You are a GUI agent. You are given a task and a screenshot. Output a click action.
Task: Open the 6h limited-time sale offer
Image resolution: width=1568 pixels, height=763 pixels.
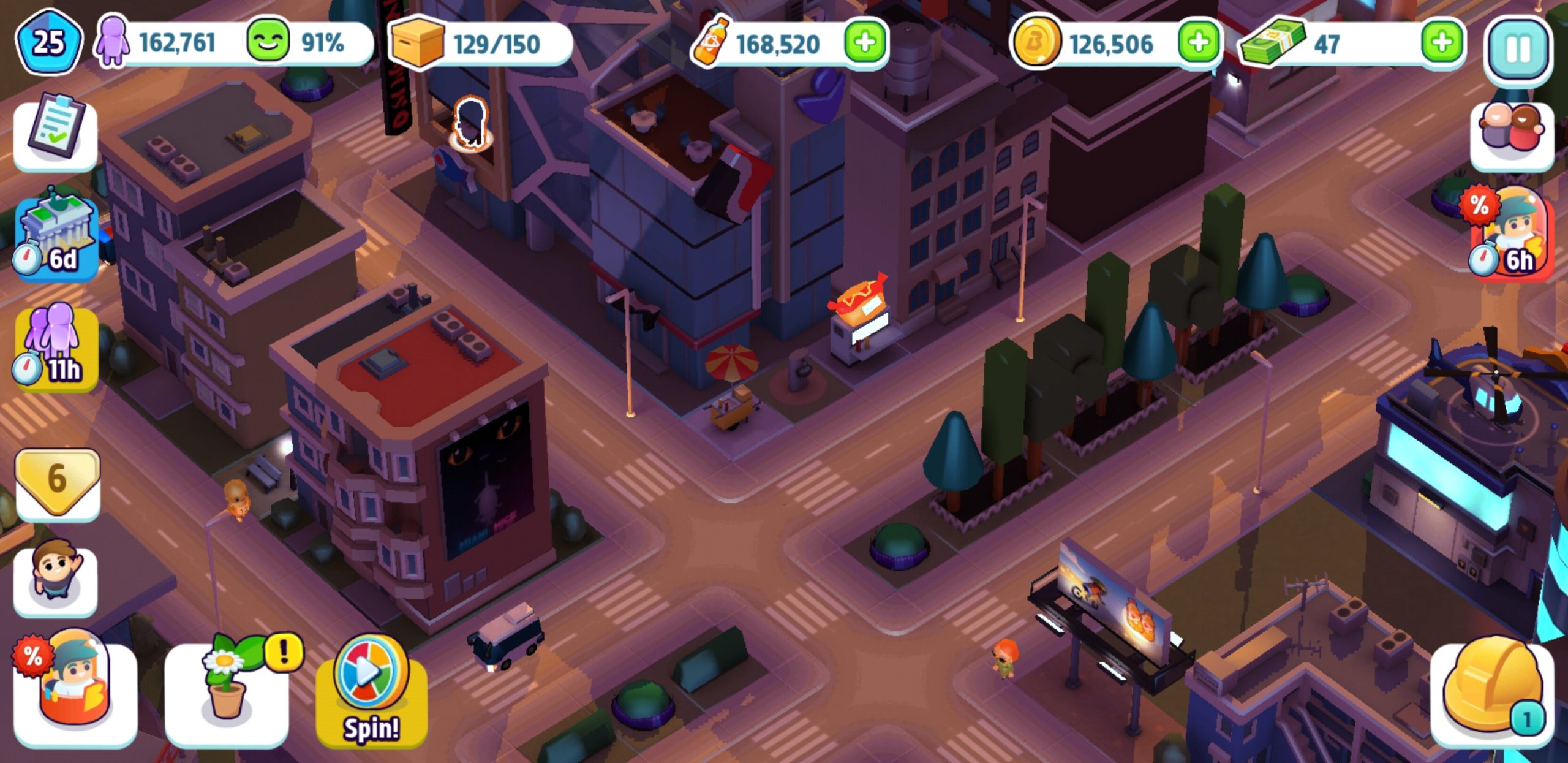point(1513,234)
